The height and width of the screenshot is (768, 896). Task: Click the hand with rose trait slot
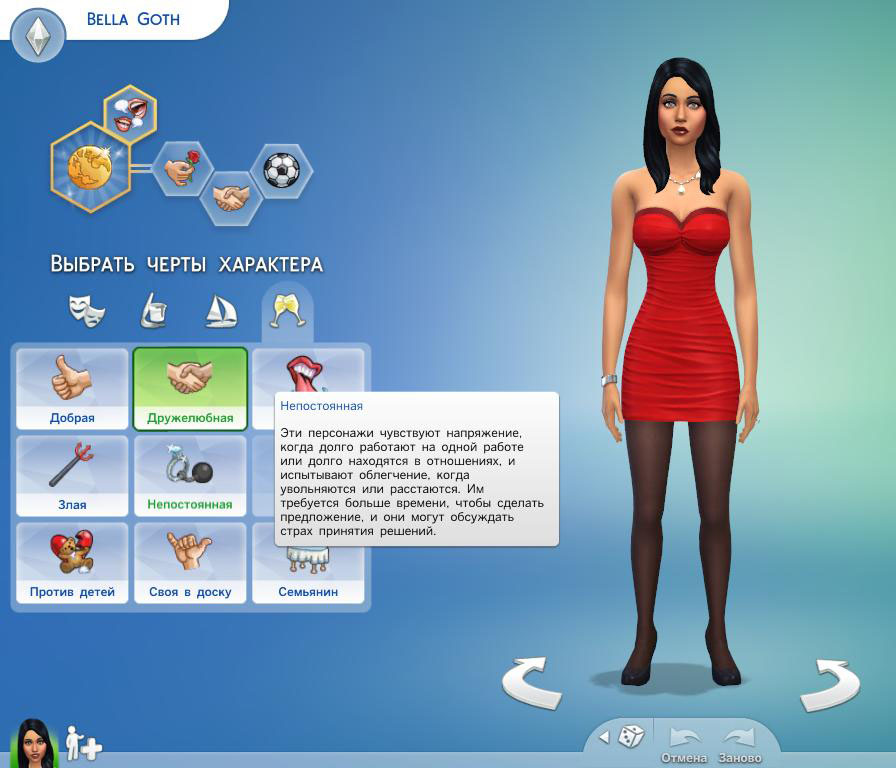tap(182, 169)
